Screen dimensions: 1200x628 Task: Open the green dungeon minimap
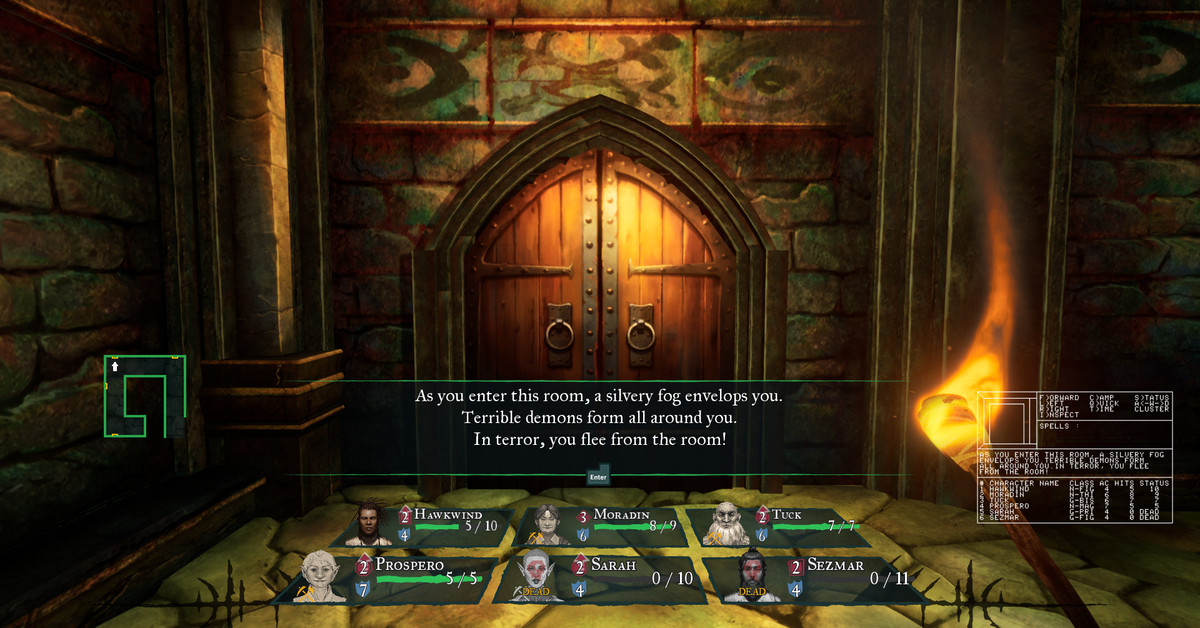tap(144, 396)
